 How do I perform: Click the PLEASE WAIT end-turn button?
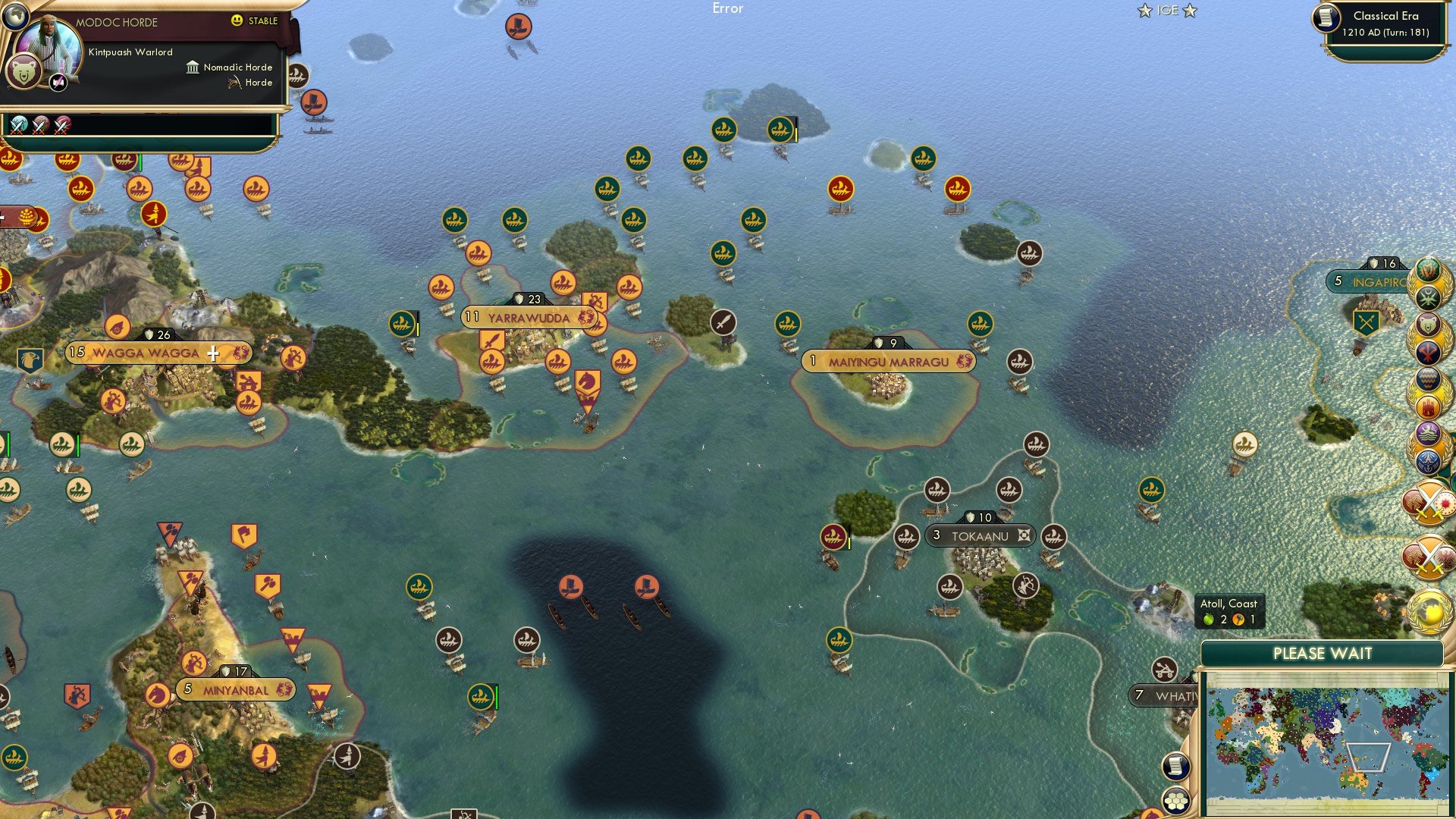pyautogui.click(x=1324, y=652)
